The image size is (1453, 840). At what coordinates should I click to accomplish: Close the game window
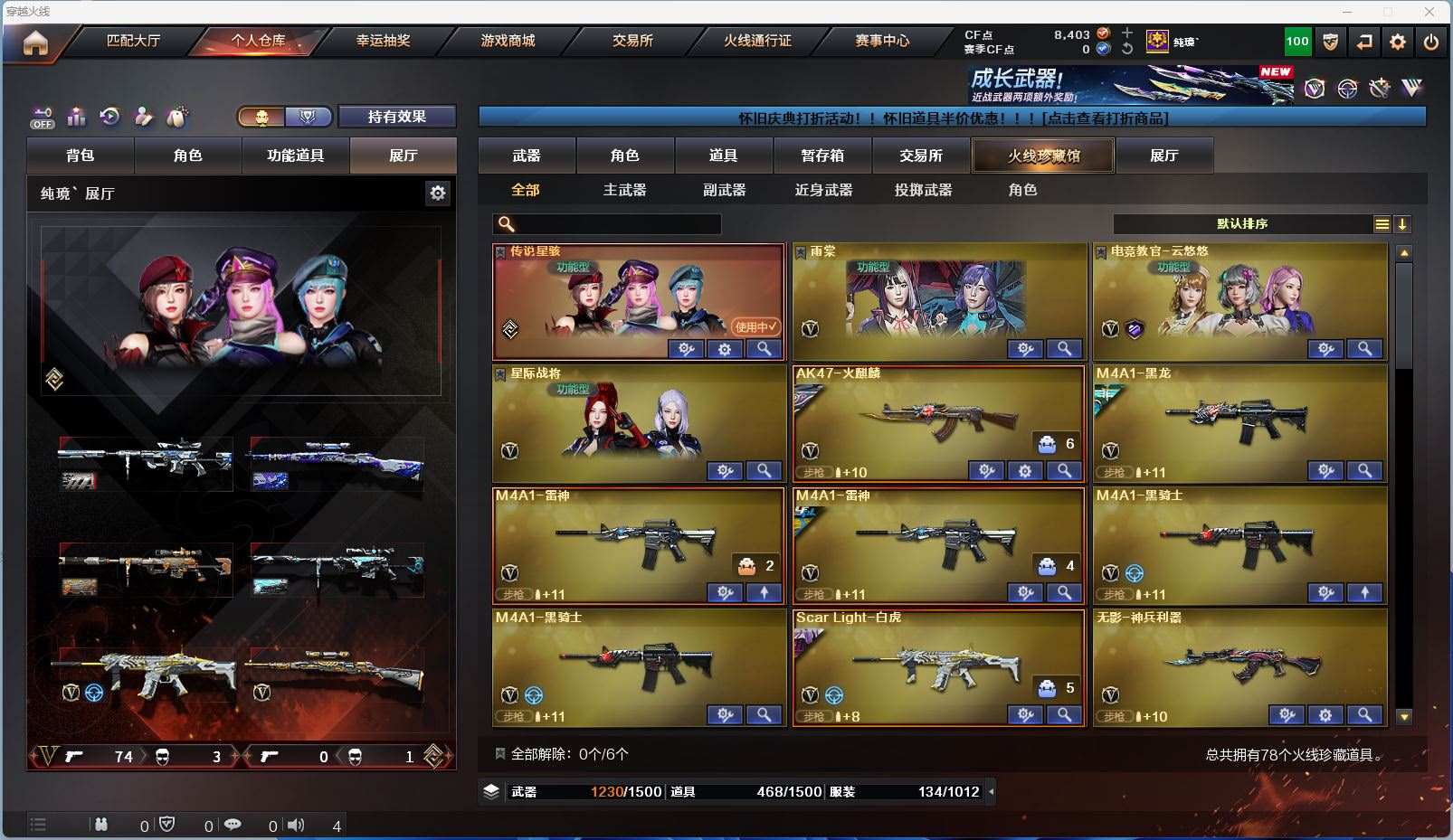tap(1429, 12)
